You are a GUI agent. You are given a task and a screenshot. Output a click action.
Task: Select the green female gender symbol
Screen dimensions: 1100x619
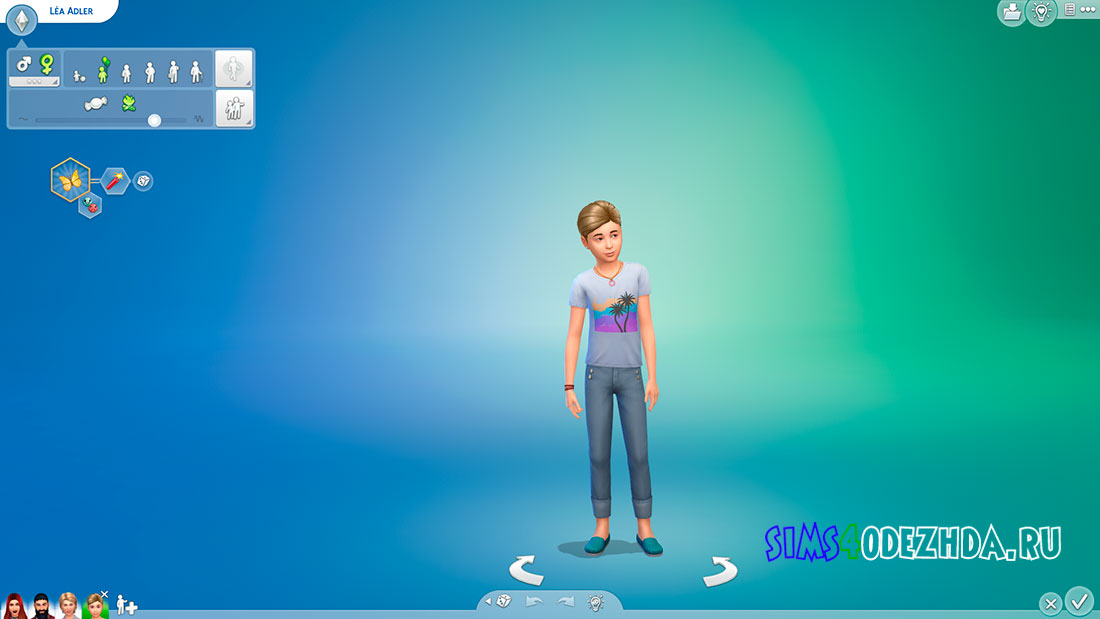[x=46, y=64]
